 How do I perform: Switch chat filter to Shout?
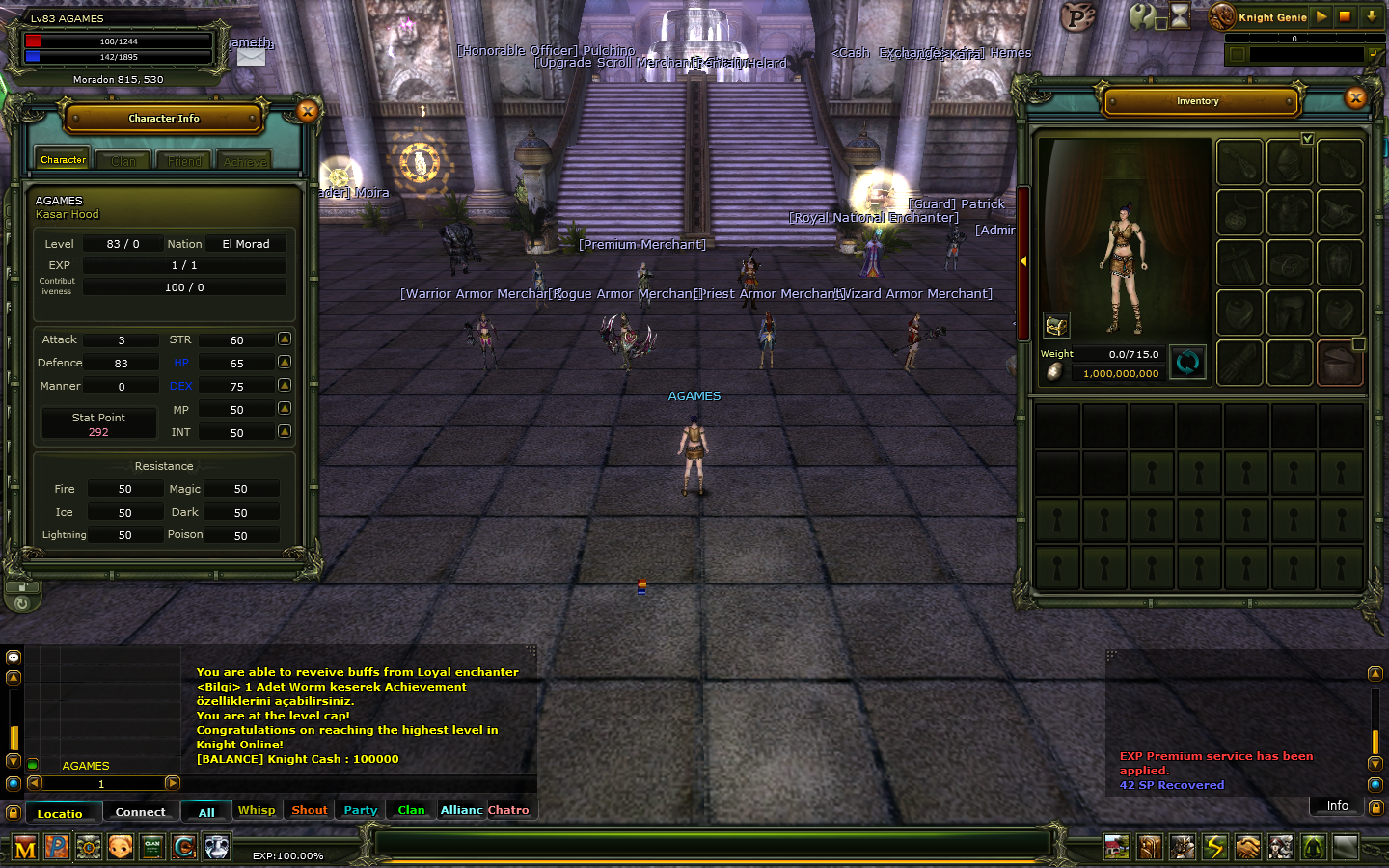point(310,810)
